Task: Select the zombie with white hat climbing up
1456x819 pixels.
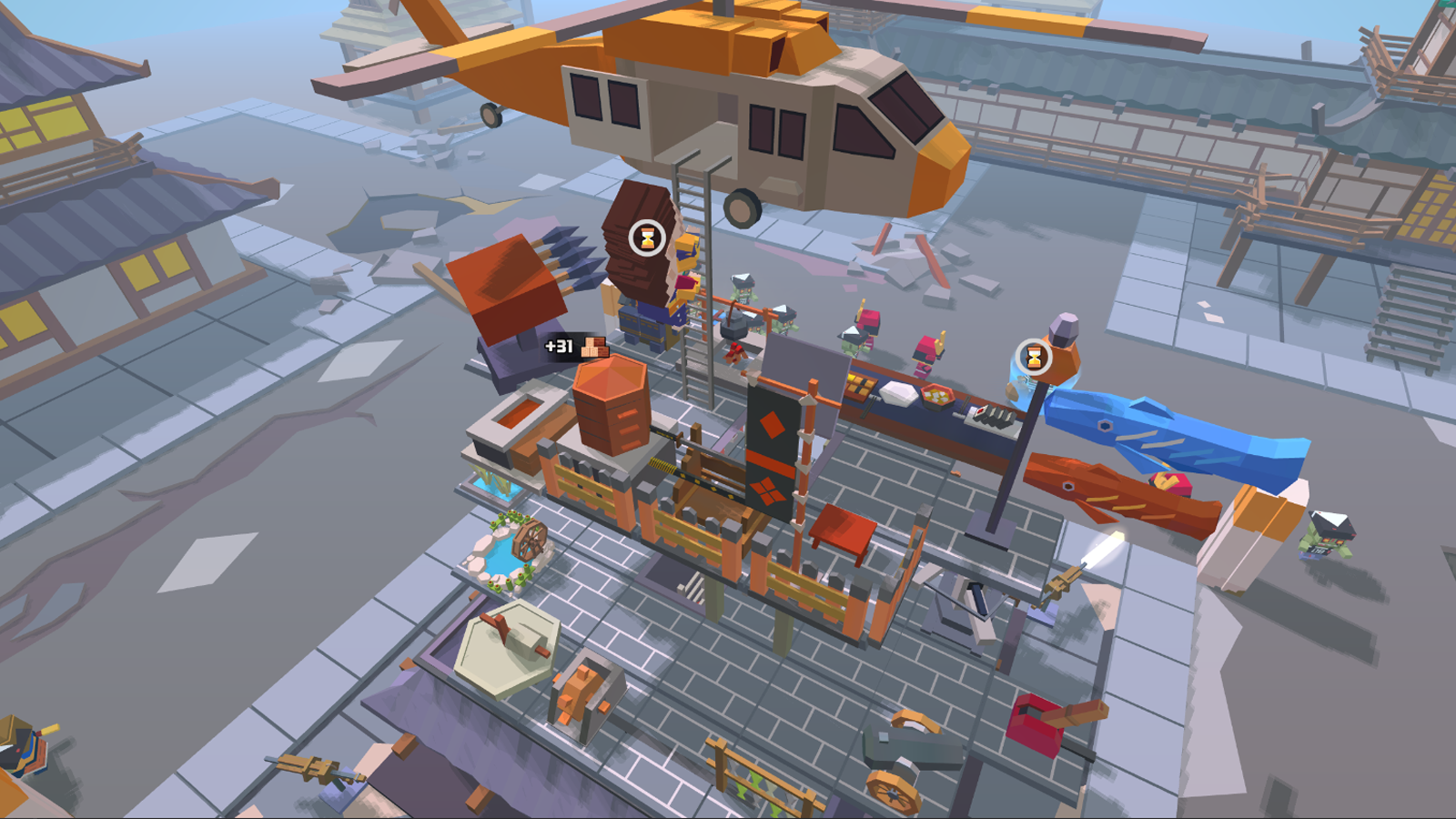Action: click(x=742, y=287)
